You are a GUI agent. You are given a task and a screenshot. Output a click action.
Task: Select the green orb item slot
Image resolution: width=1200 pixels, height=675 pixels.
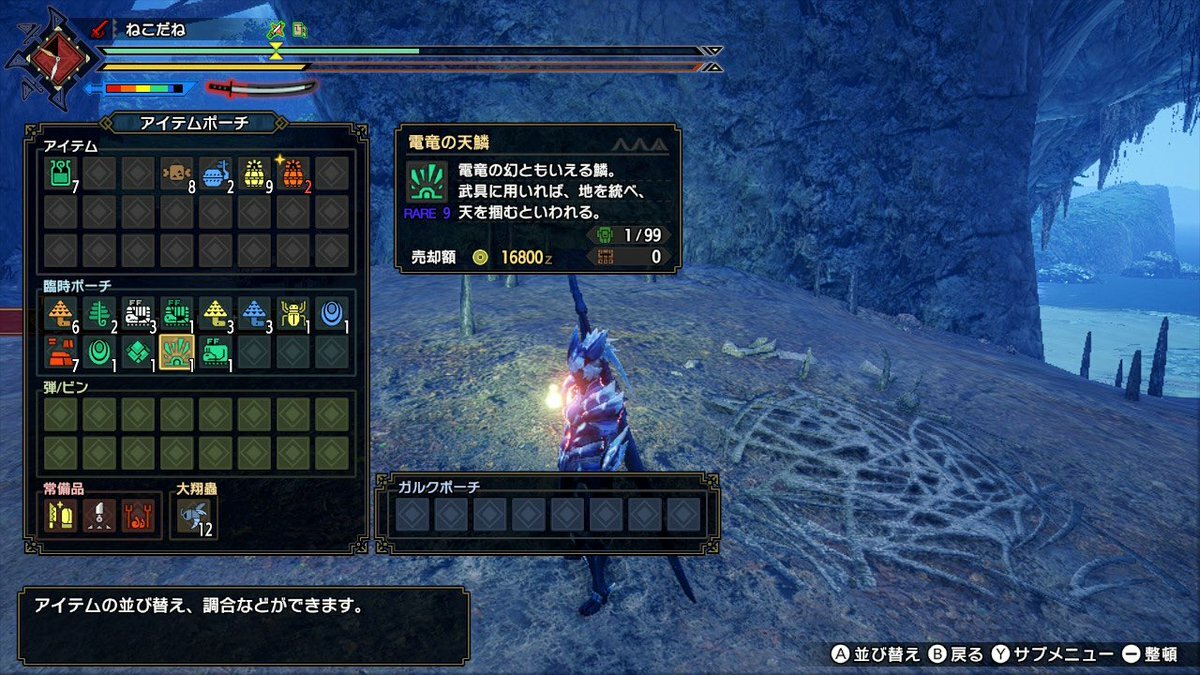(99, 352)
